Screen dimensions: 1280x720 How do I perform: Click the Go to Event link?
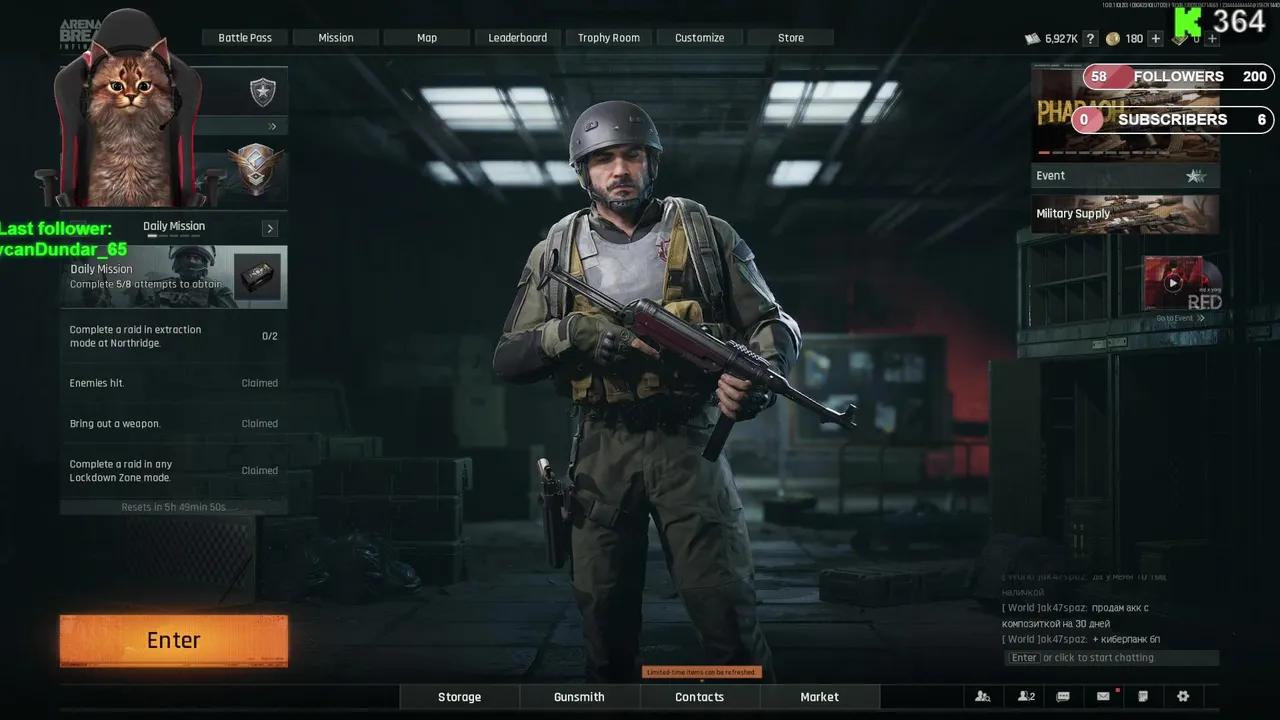1180,317
